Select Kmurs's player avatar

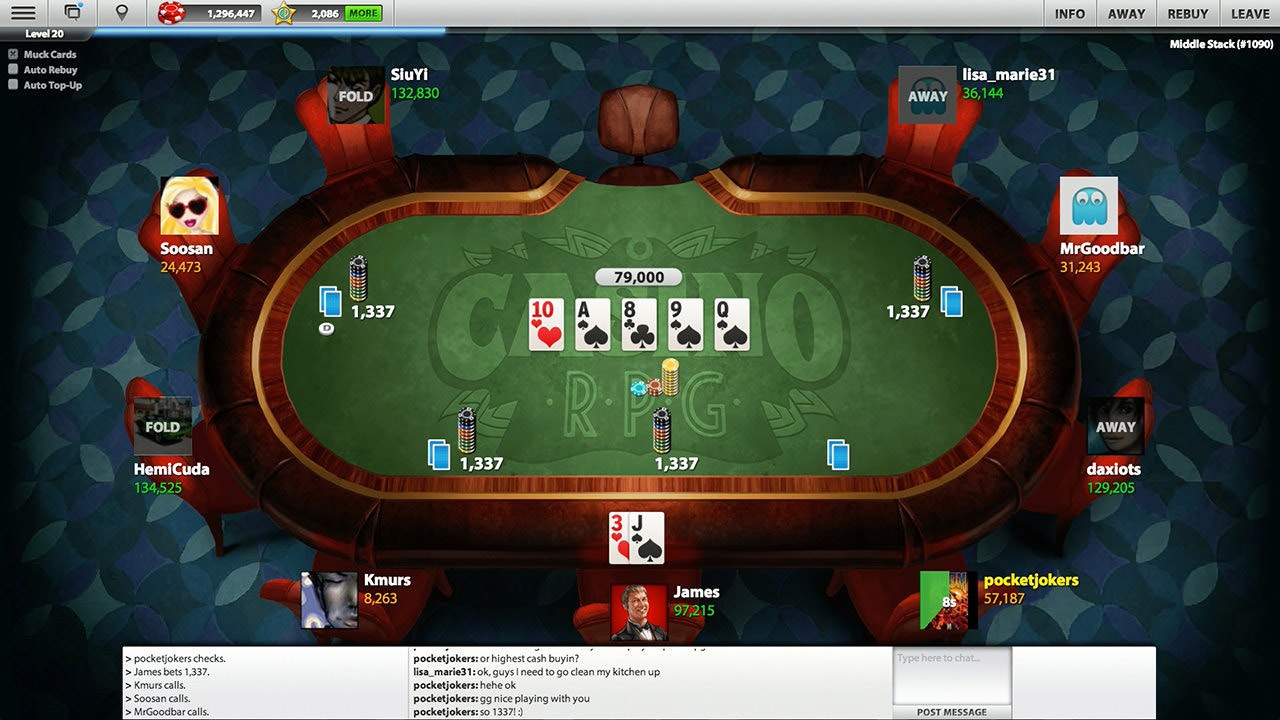329,600
